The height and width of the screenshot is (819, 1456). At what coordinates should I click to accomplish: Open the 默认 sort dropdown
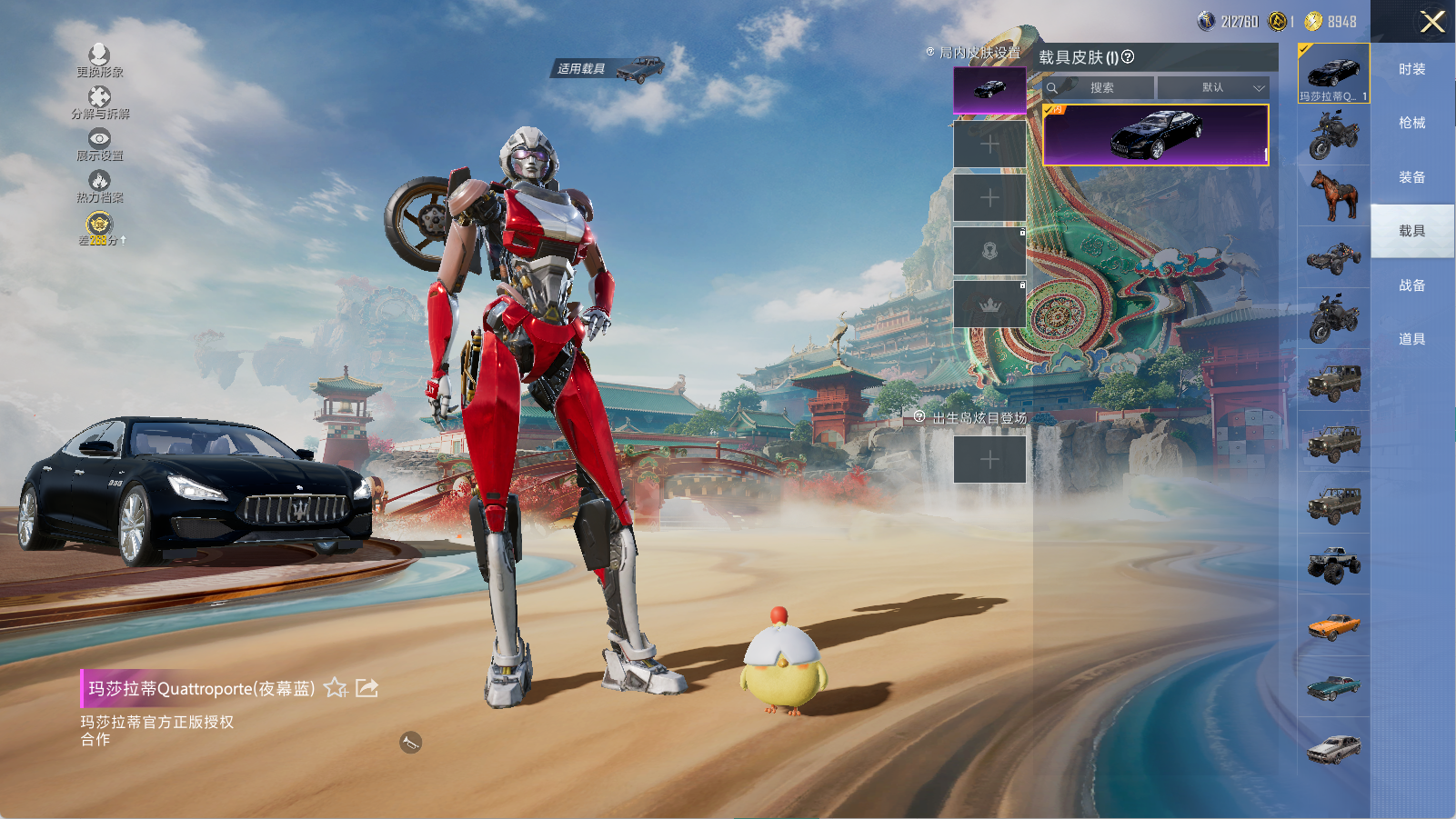point(1213,88)
